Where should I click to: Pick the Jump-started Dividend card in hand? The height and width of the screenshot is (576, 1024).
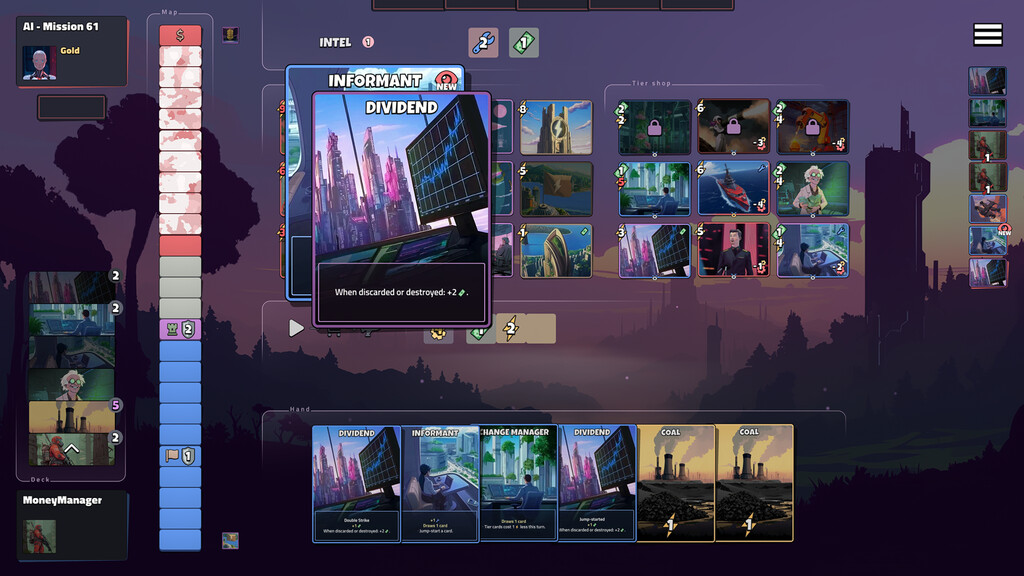coord(597,483)
